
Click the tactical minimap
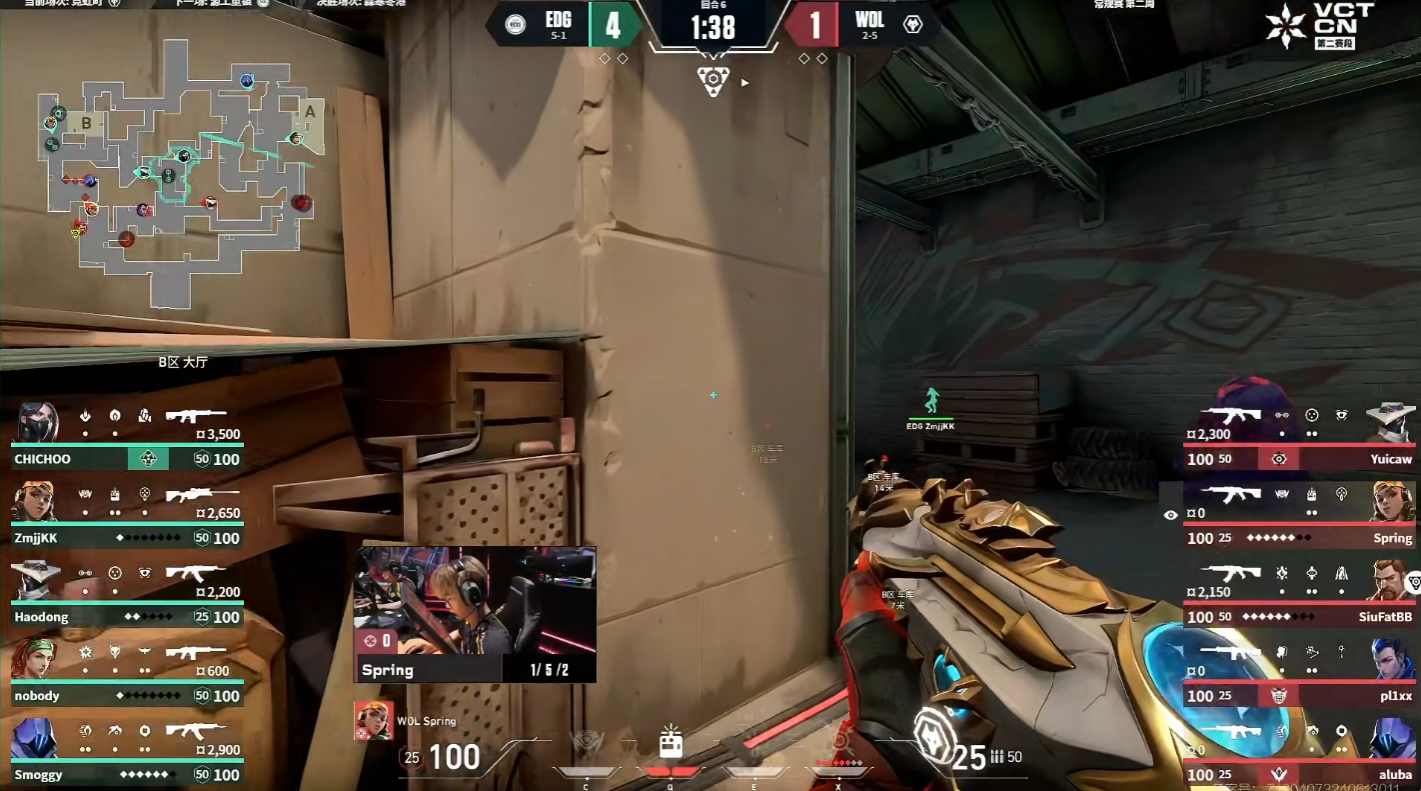tap(175, 170)
